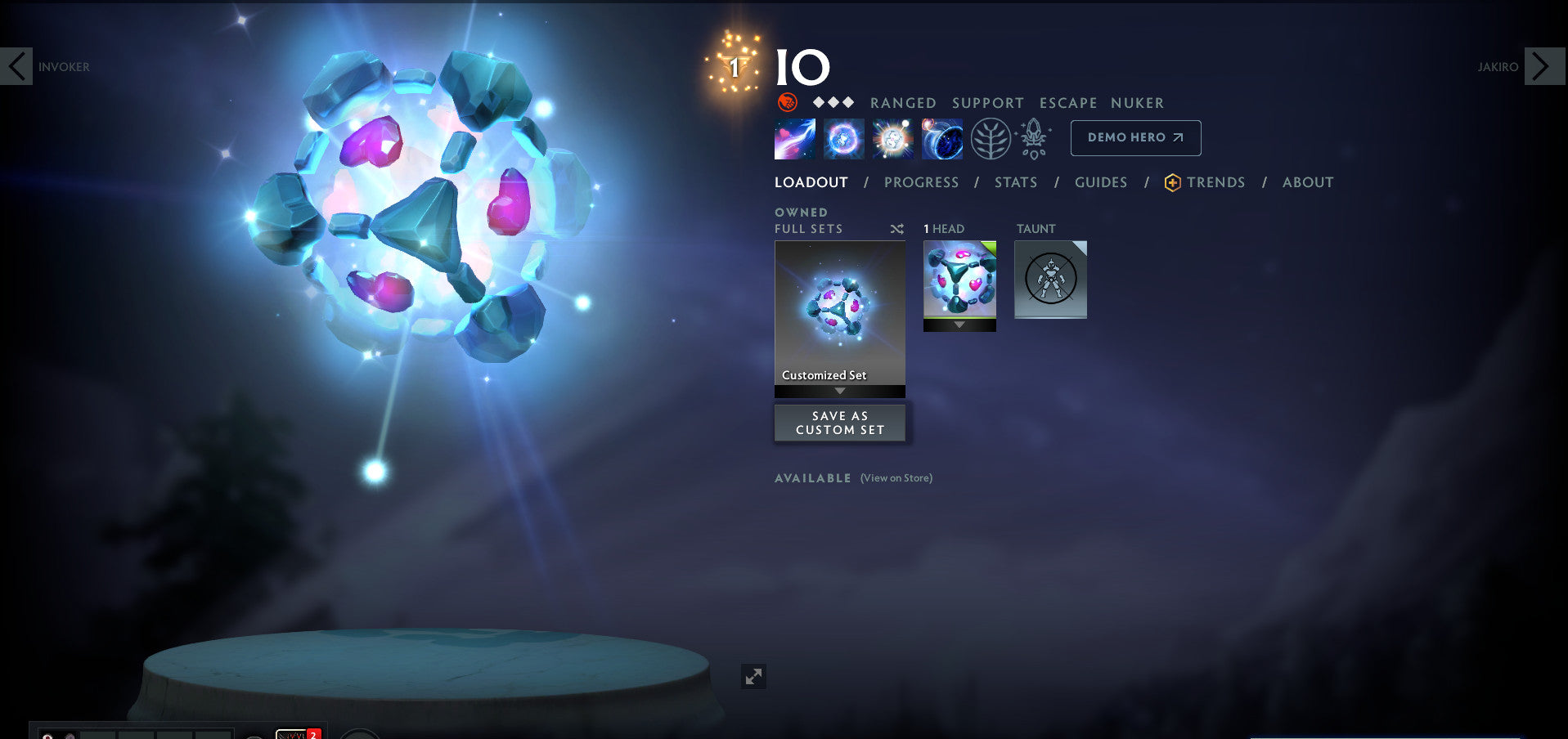Open the Overcharge ability icon
Viewport: 1568px width, 739px height.
tap(892, 138)
